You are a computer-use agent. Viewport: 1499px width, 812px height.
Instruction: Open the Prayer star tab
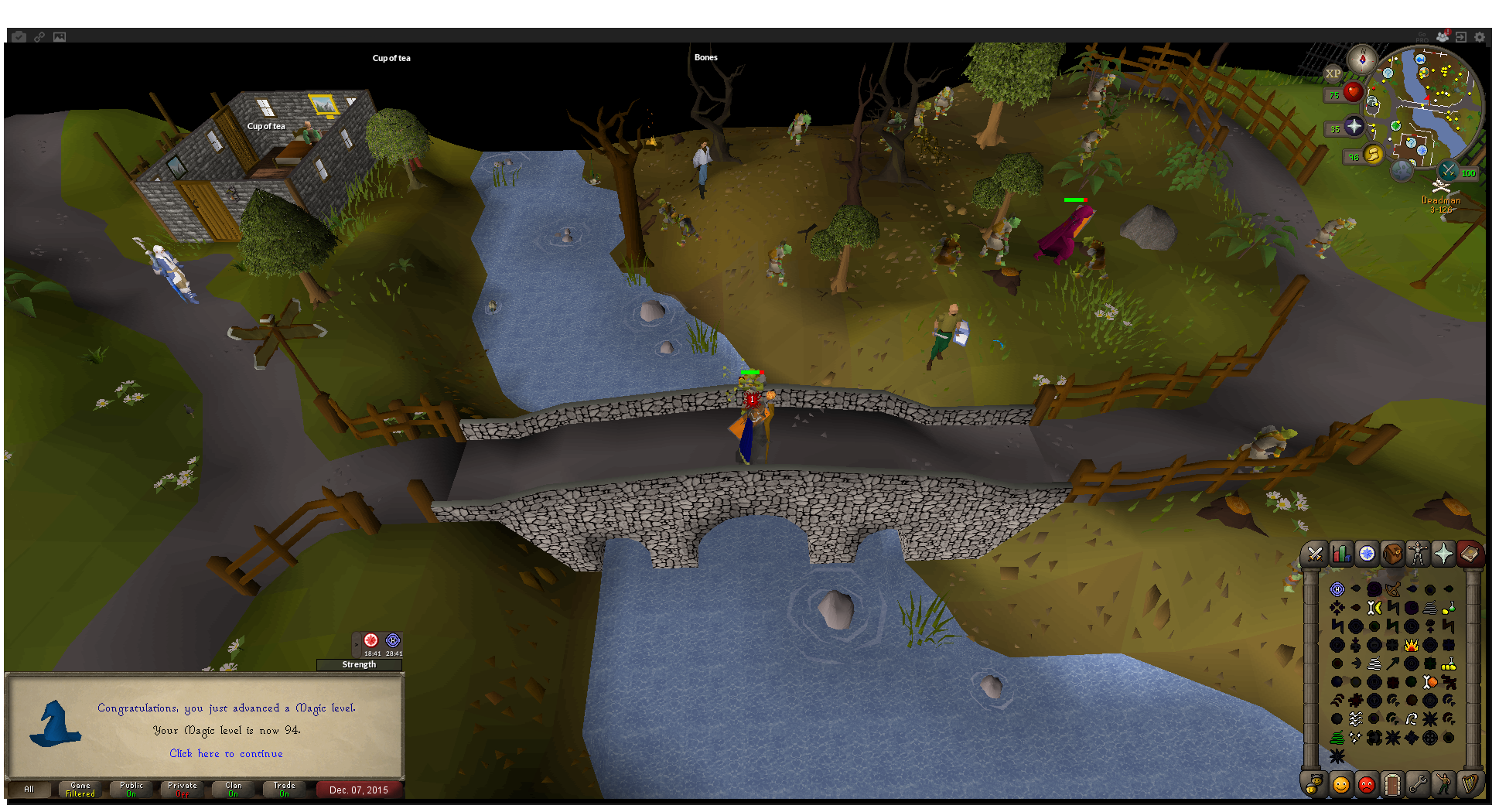[1443, 554]
